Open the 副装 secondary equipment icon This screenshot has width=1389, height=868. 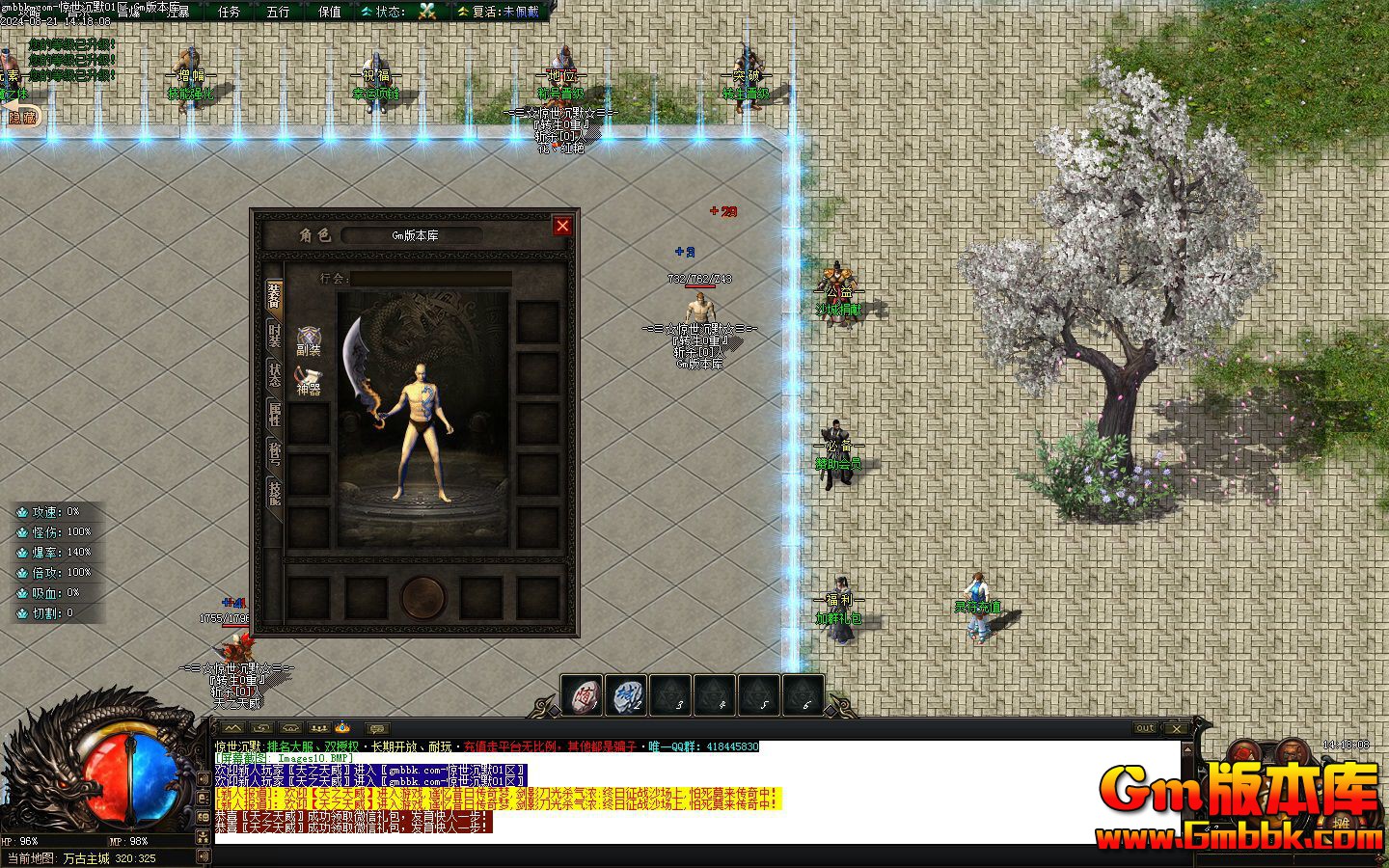point(309,340)
